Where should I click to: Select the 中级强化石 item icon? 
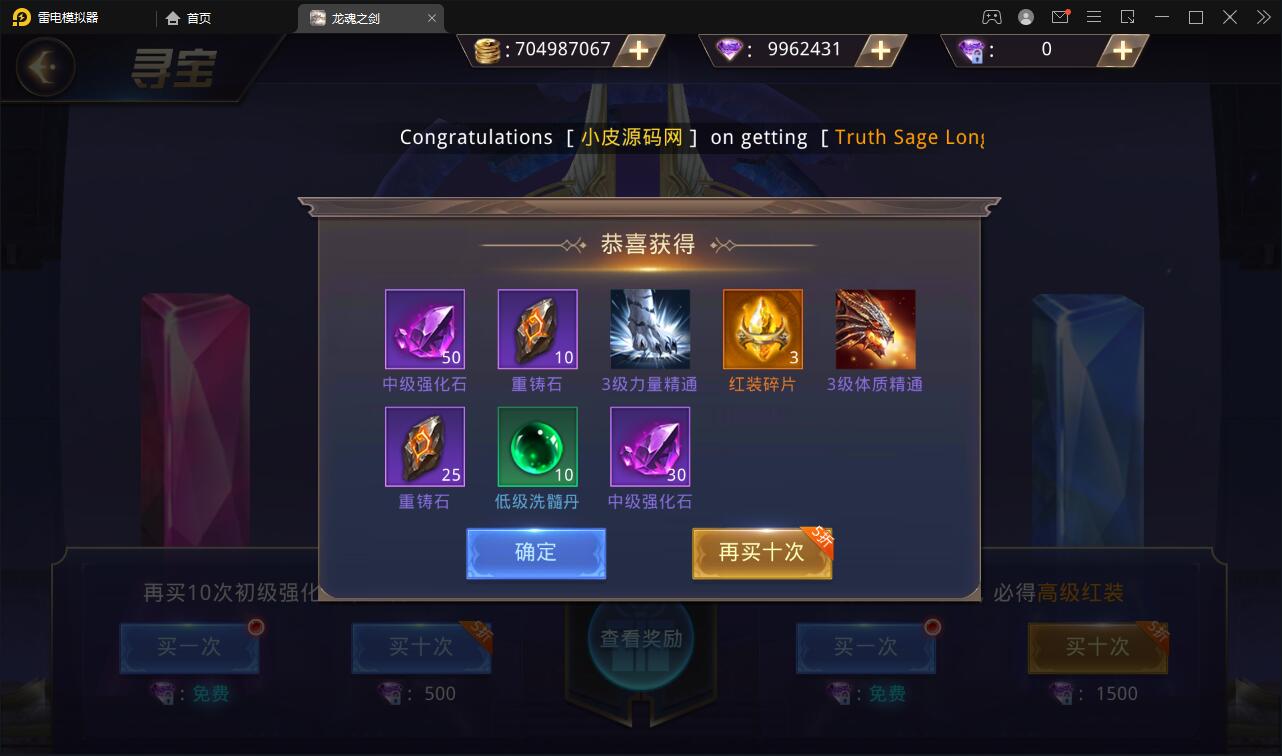click(425, 329)
